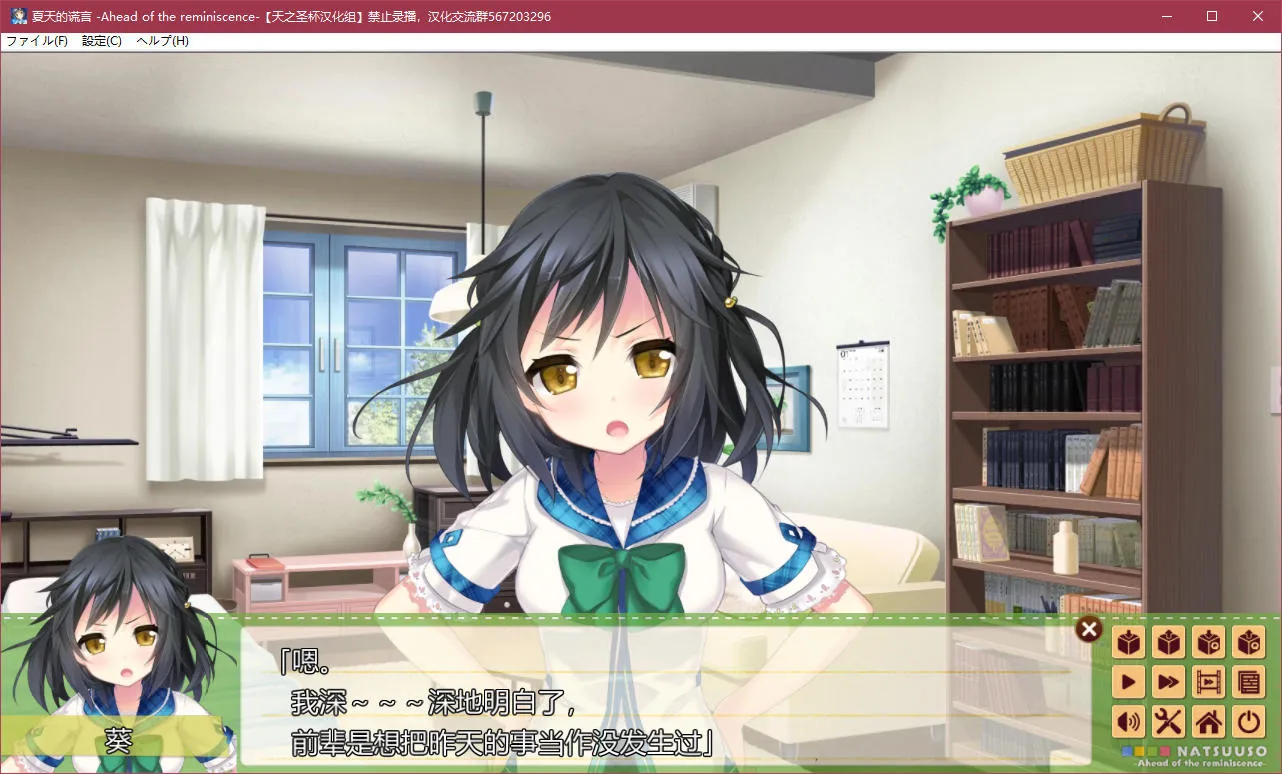
Task: Select the quick load icon
Action: (x=1248, y=642)
